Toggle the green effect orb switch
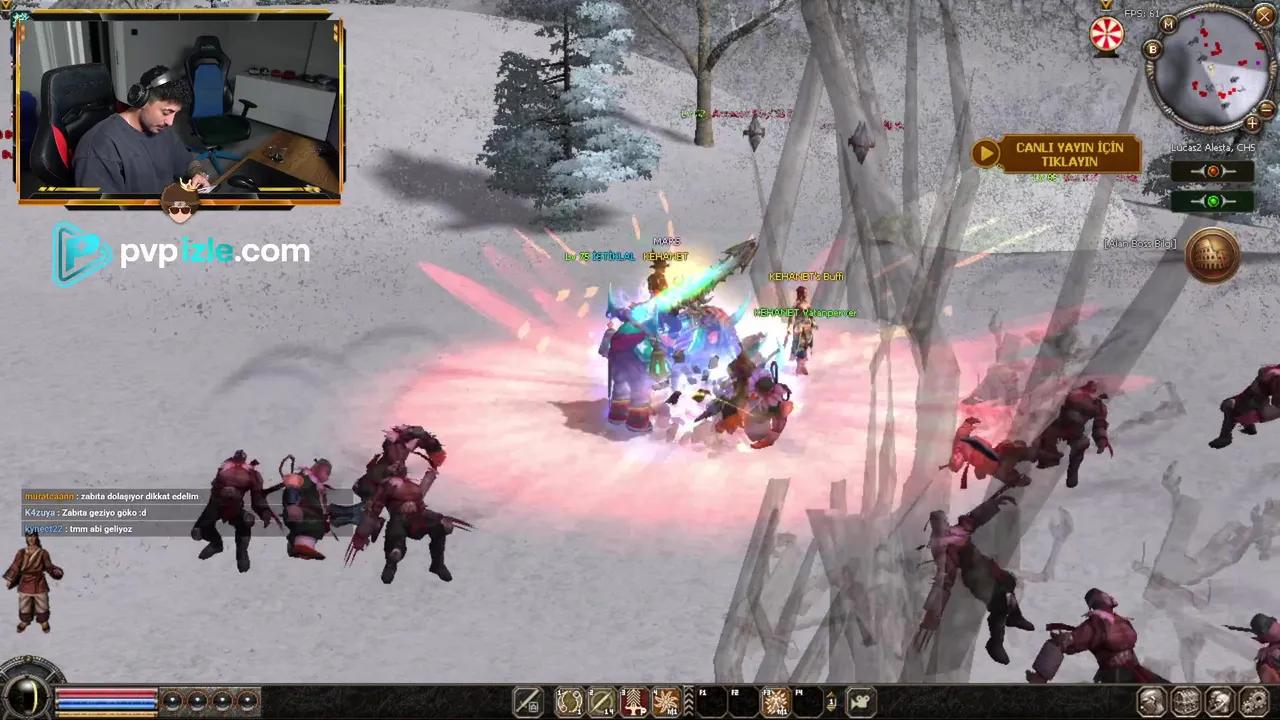The image size is (1280, 720). click(1213, 200)
